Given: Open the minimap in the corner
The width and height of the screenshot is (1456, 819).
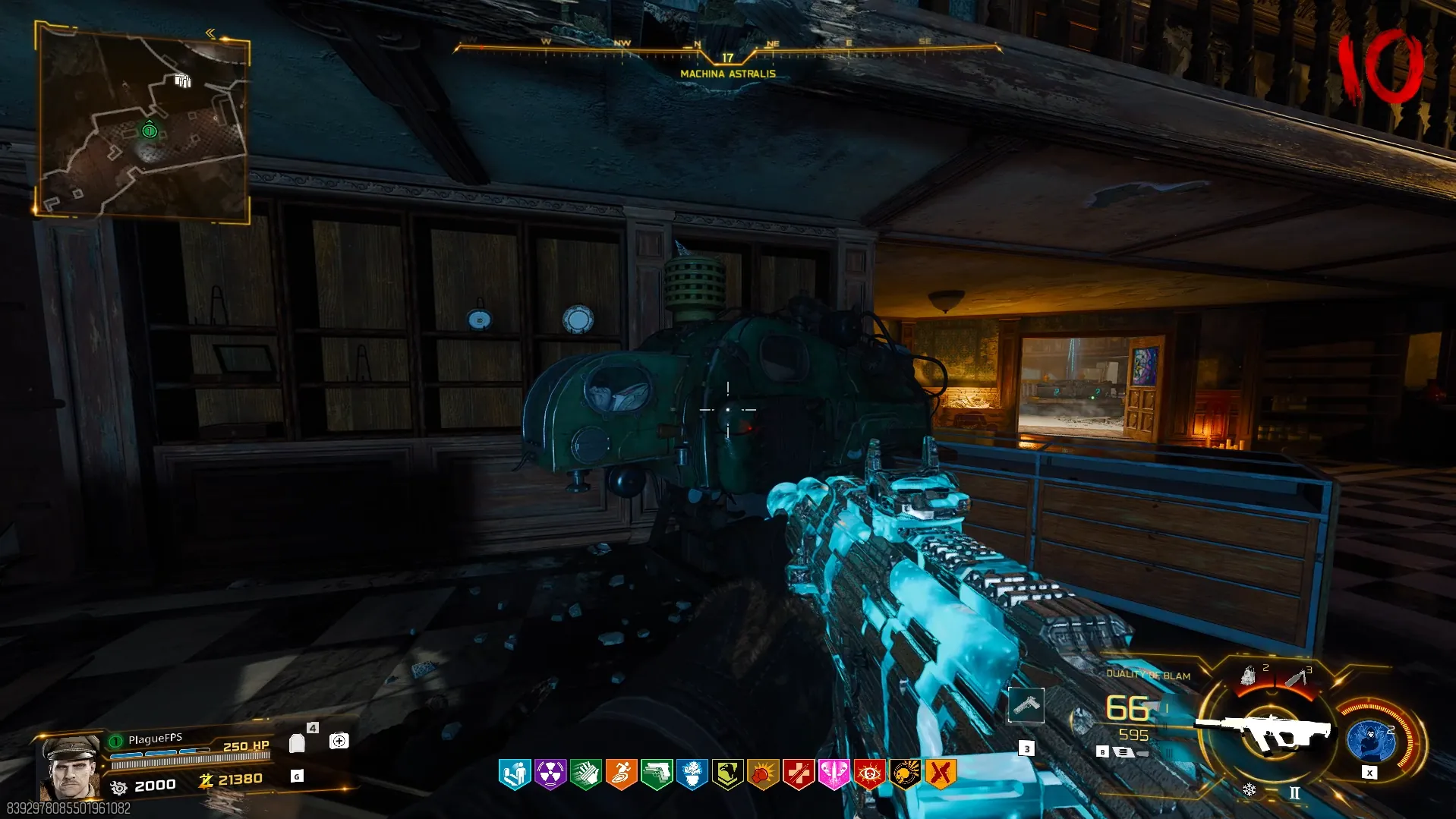Looking at the screenshot, I should click(x=143, y=121).
